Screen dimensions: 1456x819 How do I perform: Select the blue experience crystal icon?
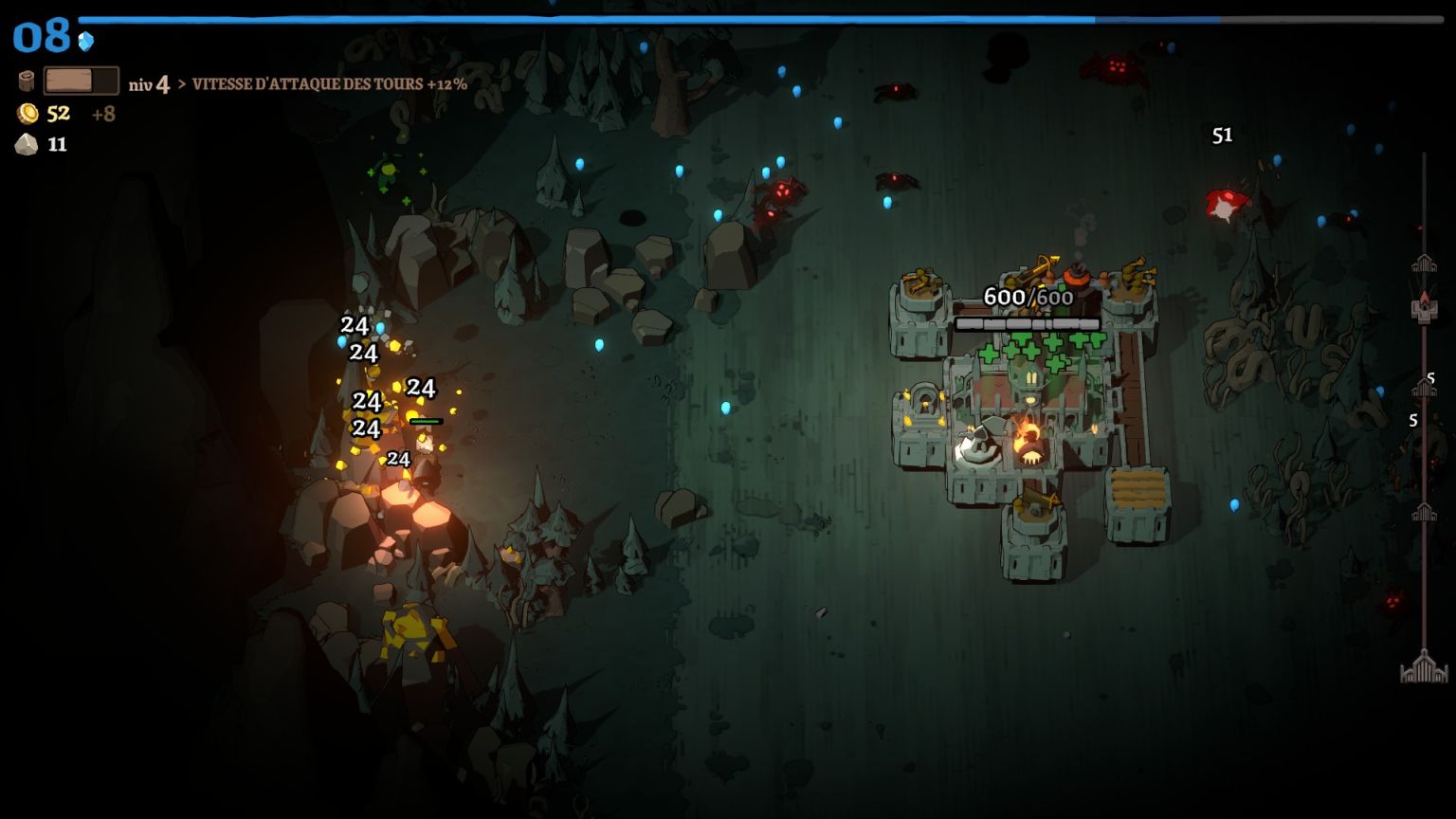(86, 41)
